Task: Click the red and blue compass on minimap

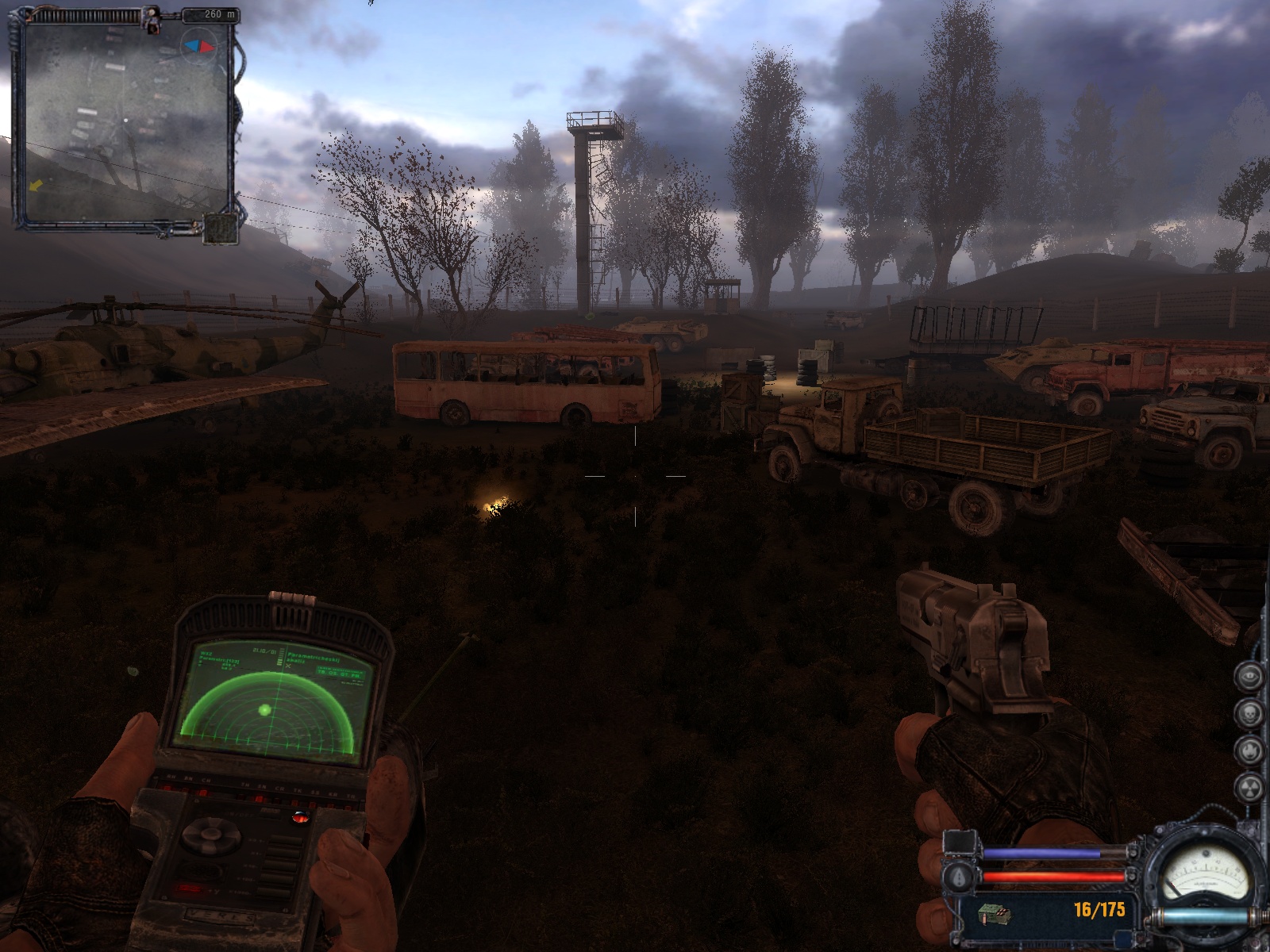Action: pos(199,47)
